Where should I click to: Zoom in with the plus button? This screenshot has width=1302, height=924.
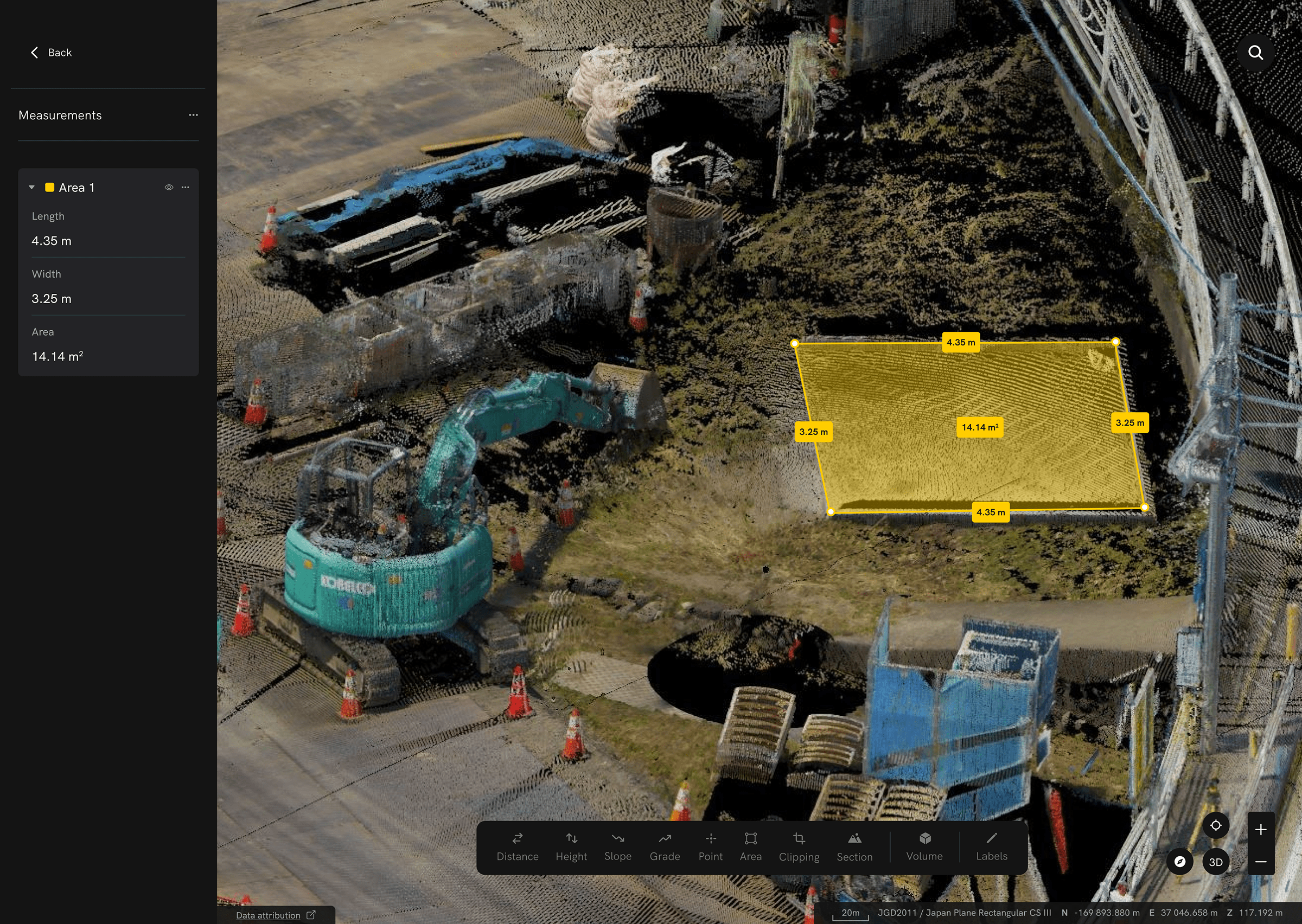click(x=1260, y=830)
